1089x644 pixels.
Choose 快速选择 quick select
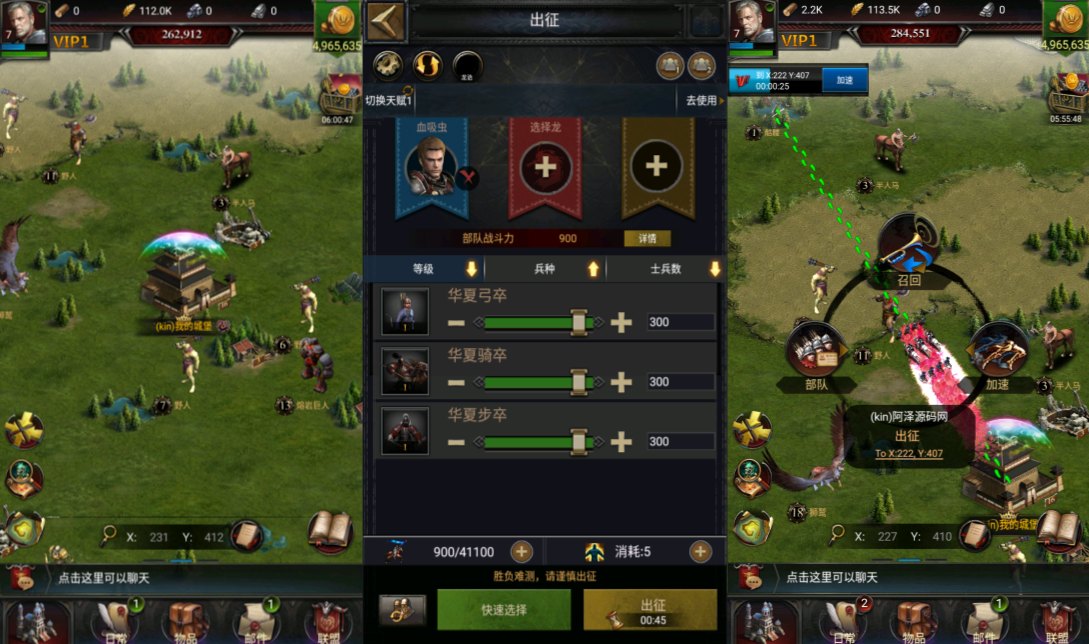pyautogui.click(x=503, y=609)
